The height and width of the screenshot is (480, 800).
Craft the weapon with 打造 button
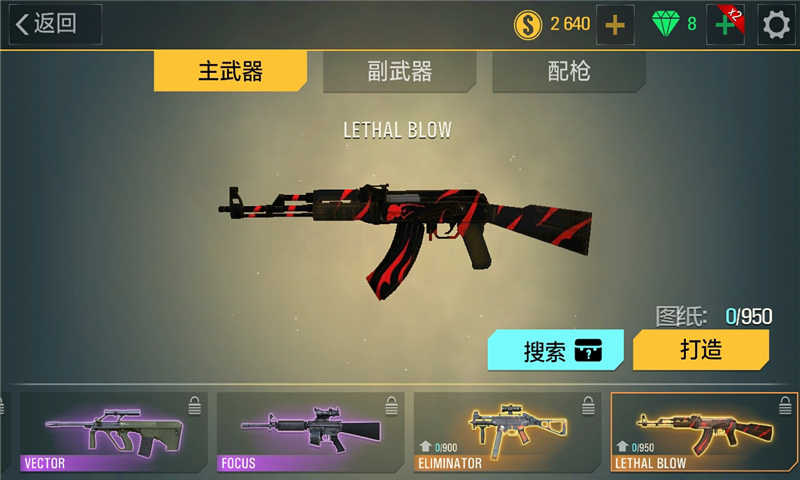(701, 350)
